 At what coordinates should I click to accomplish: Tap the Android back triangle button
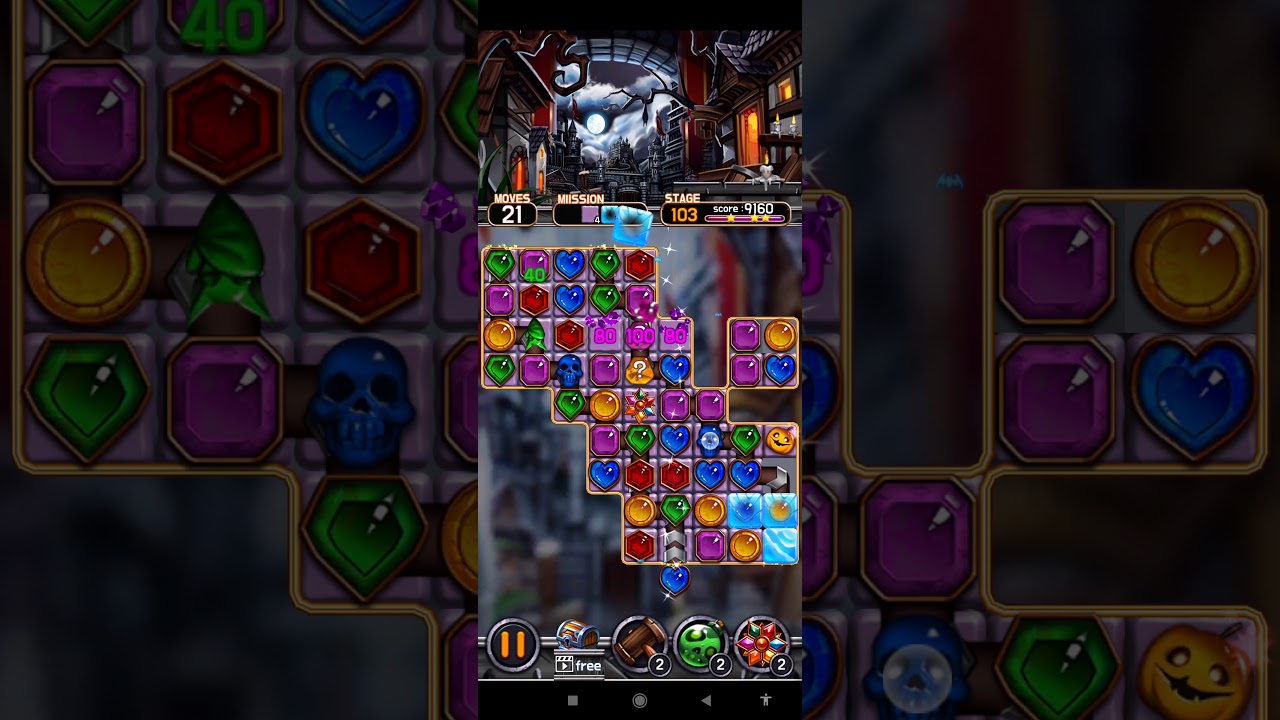click(705, 701)
